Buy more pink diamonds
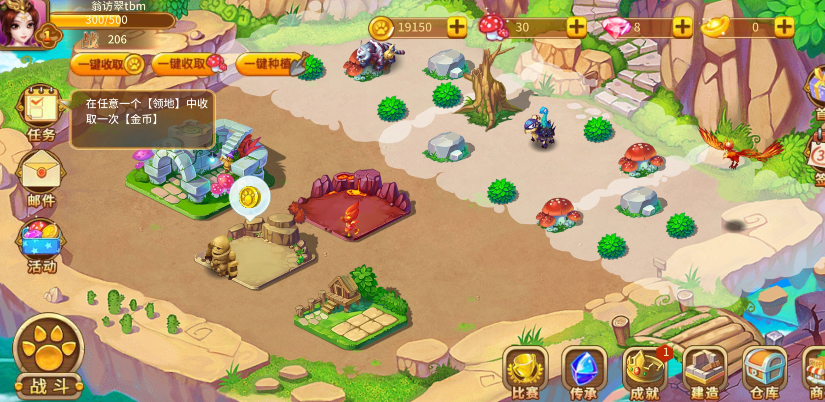 tap(682, 27)
